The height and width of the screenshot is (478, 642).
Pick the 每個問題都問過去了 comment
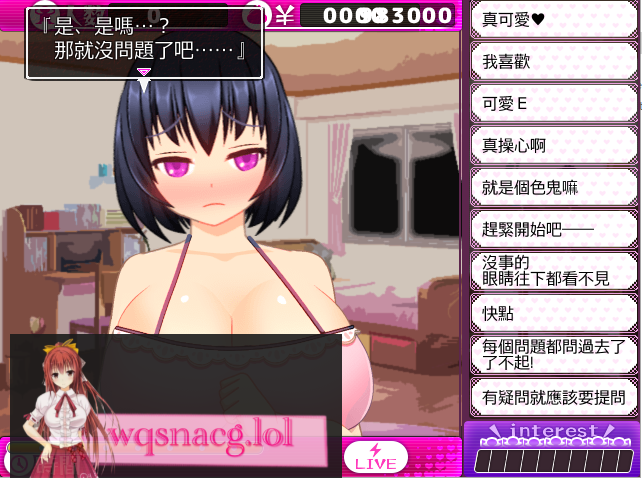[553, 354]
